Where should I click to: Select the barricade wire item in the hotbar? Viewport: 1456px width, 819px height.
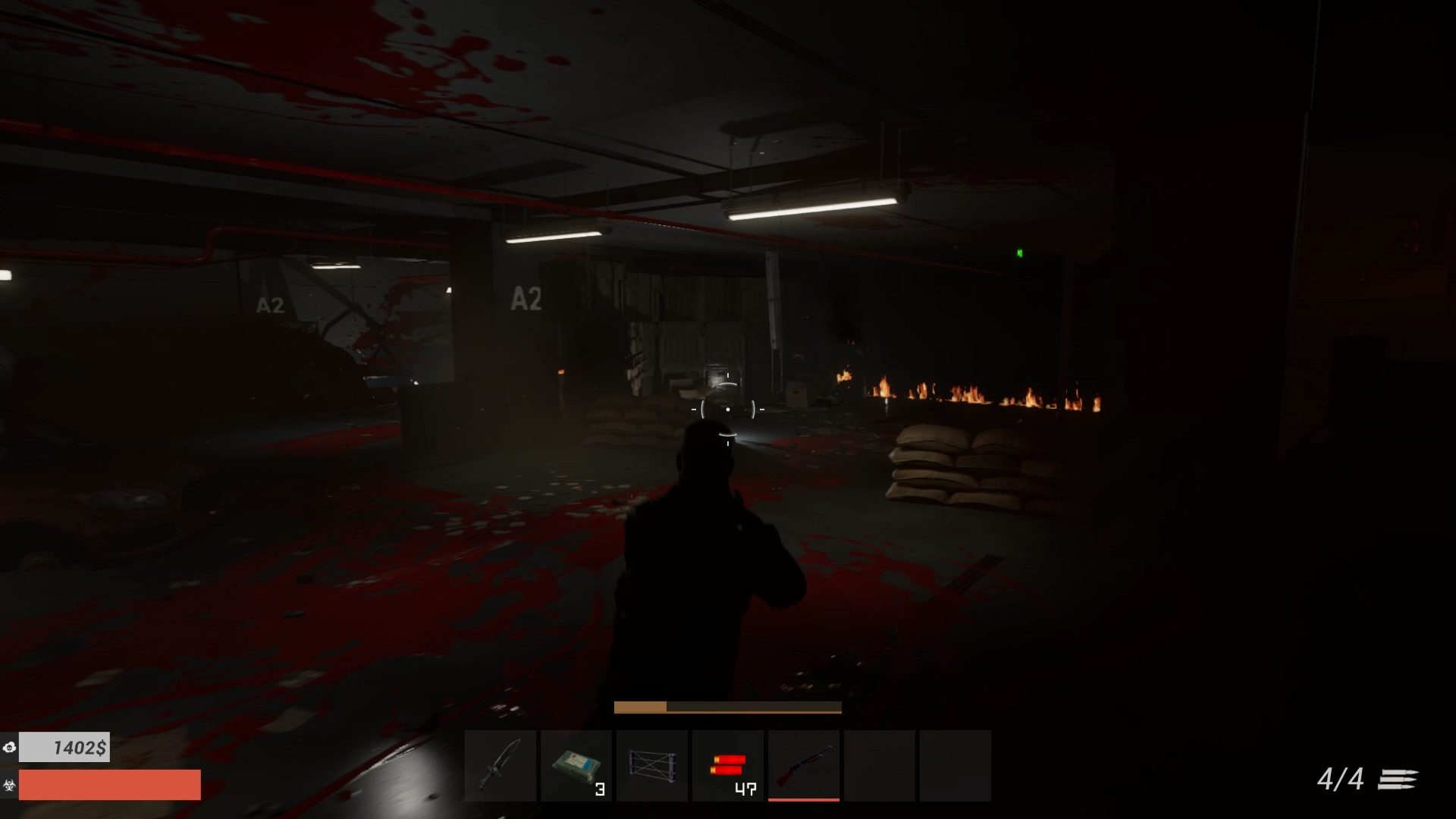click(652, 766)
